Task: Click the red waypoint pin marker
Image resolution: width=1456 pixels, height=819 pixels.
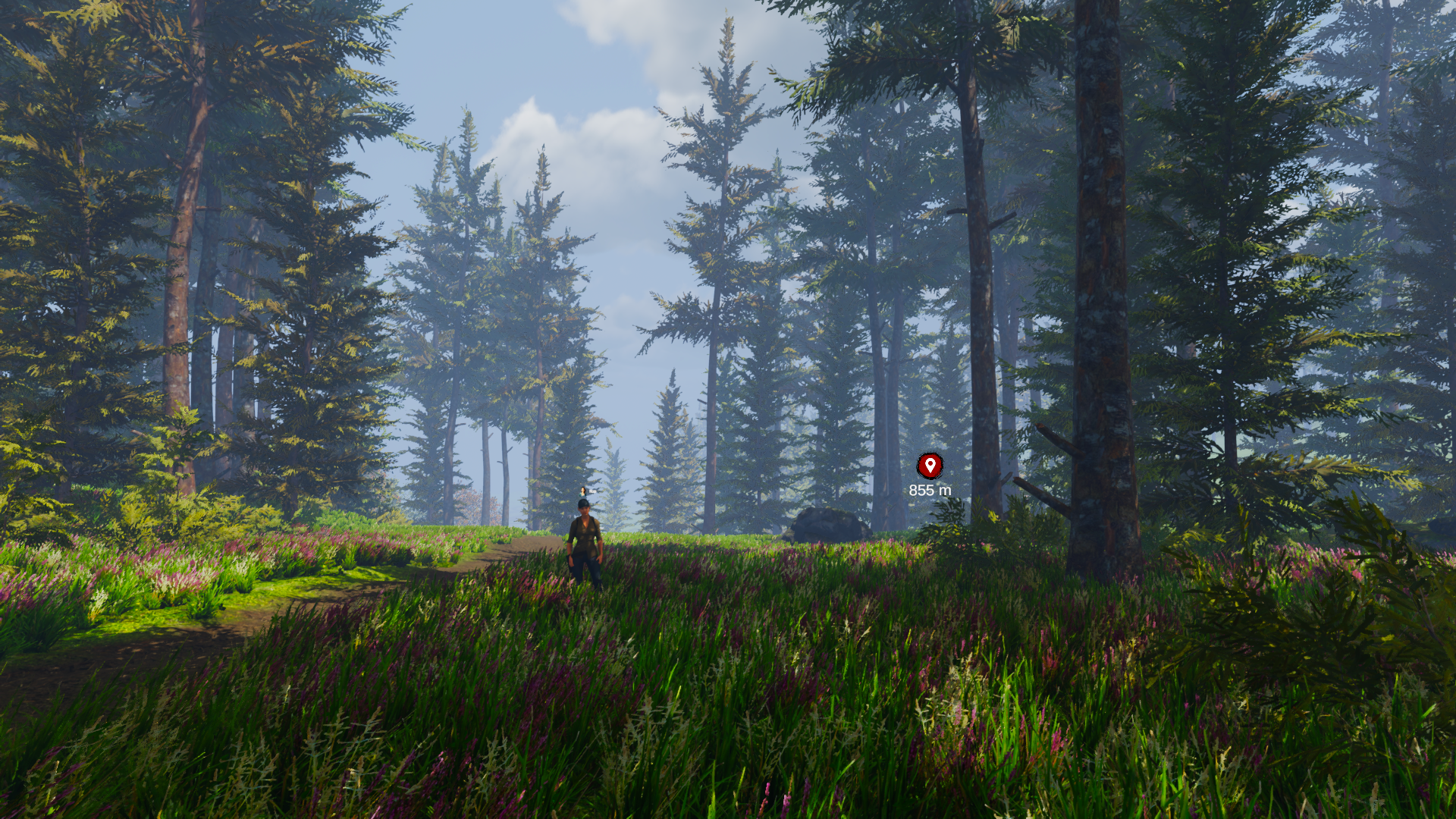Action: click(x=930, y=466)
